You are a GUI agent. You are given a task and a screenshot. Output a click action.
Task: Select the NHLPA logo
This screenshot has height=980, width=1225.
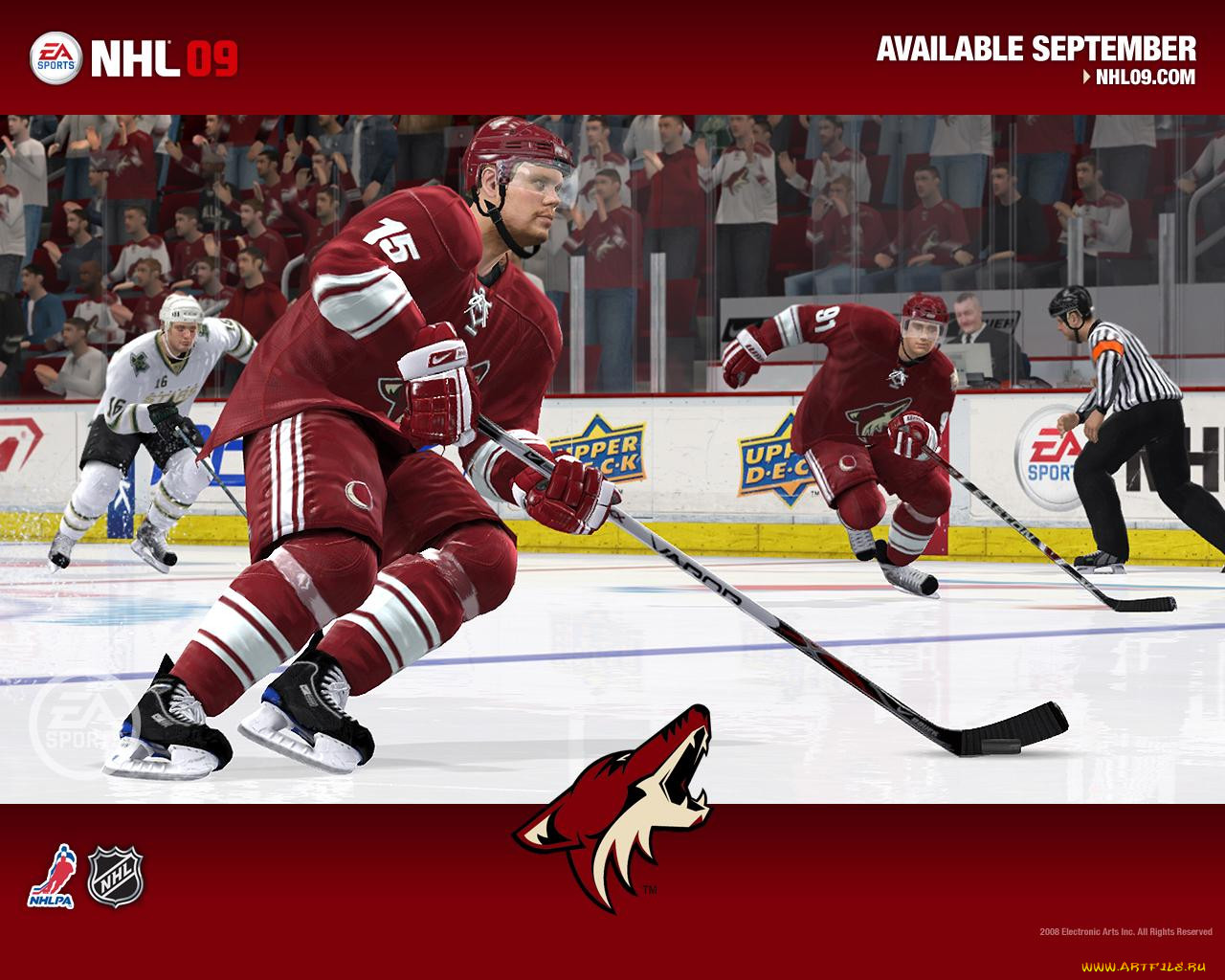click(52, 876)
